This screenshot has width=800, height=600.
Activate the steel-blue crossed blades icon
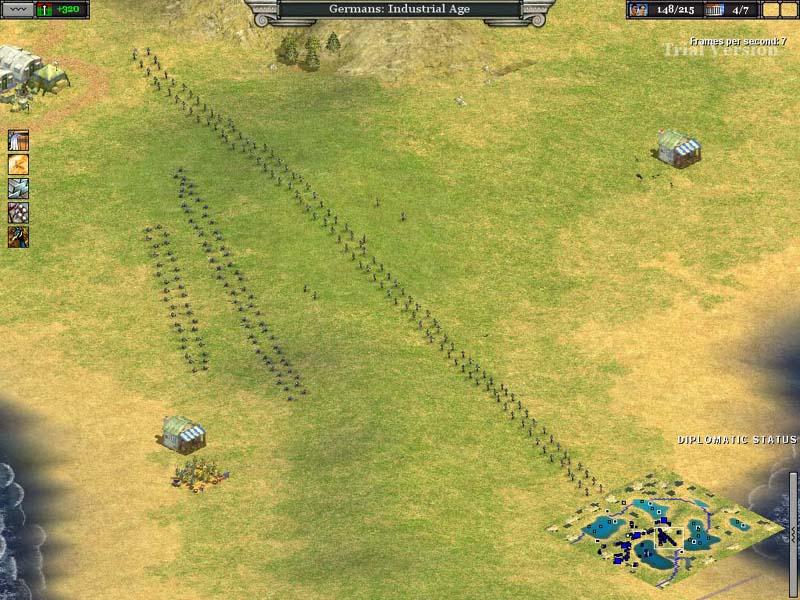[18, 188]
